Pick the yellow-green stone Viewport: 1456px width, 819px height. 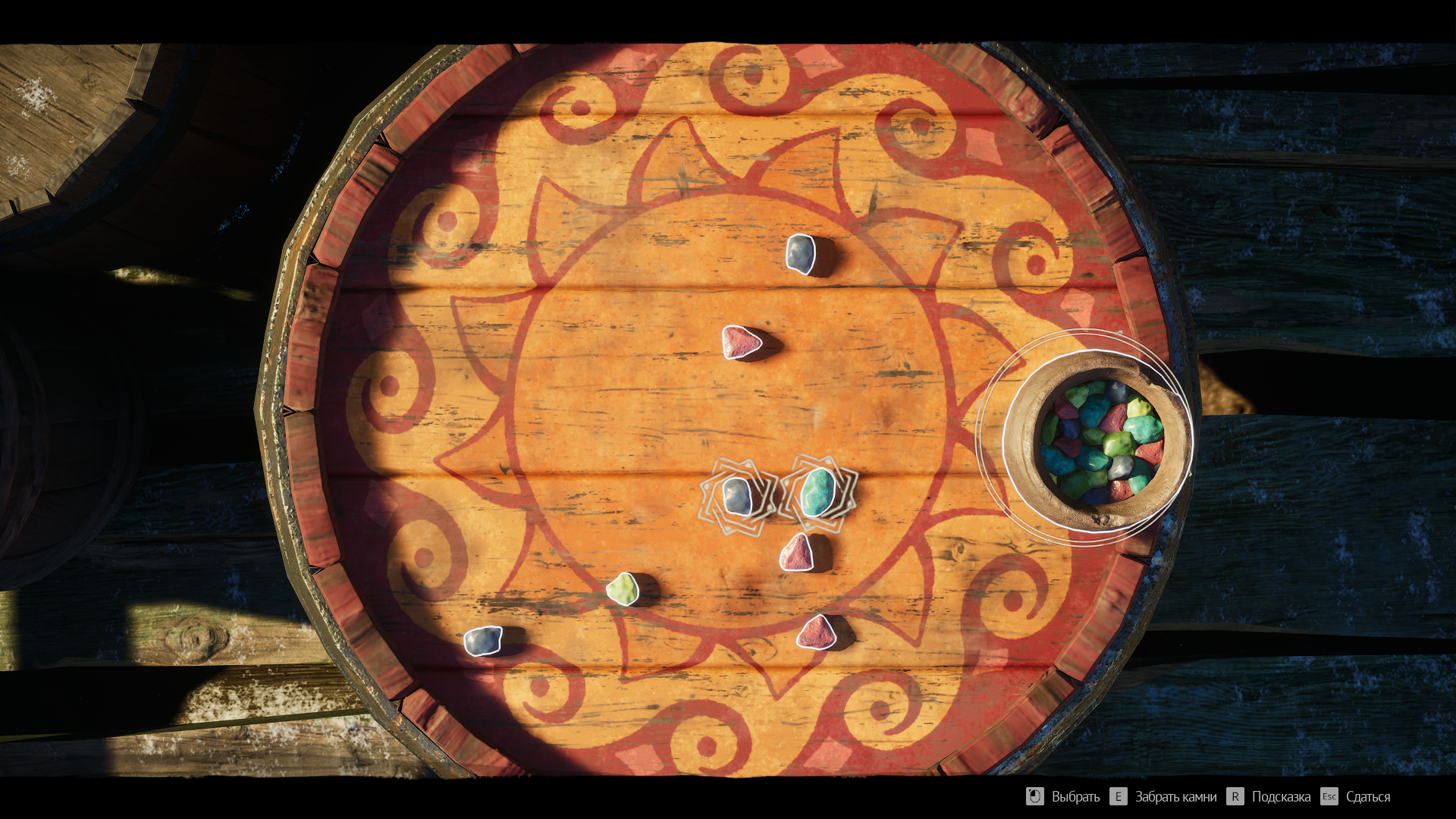(623, 589)
